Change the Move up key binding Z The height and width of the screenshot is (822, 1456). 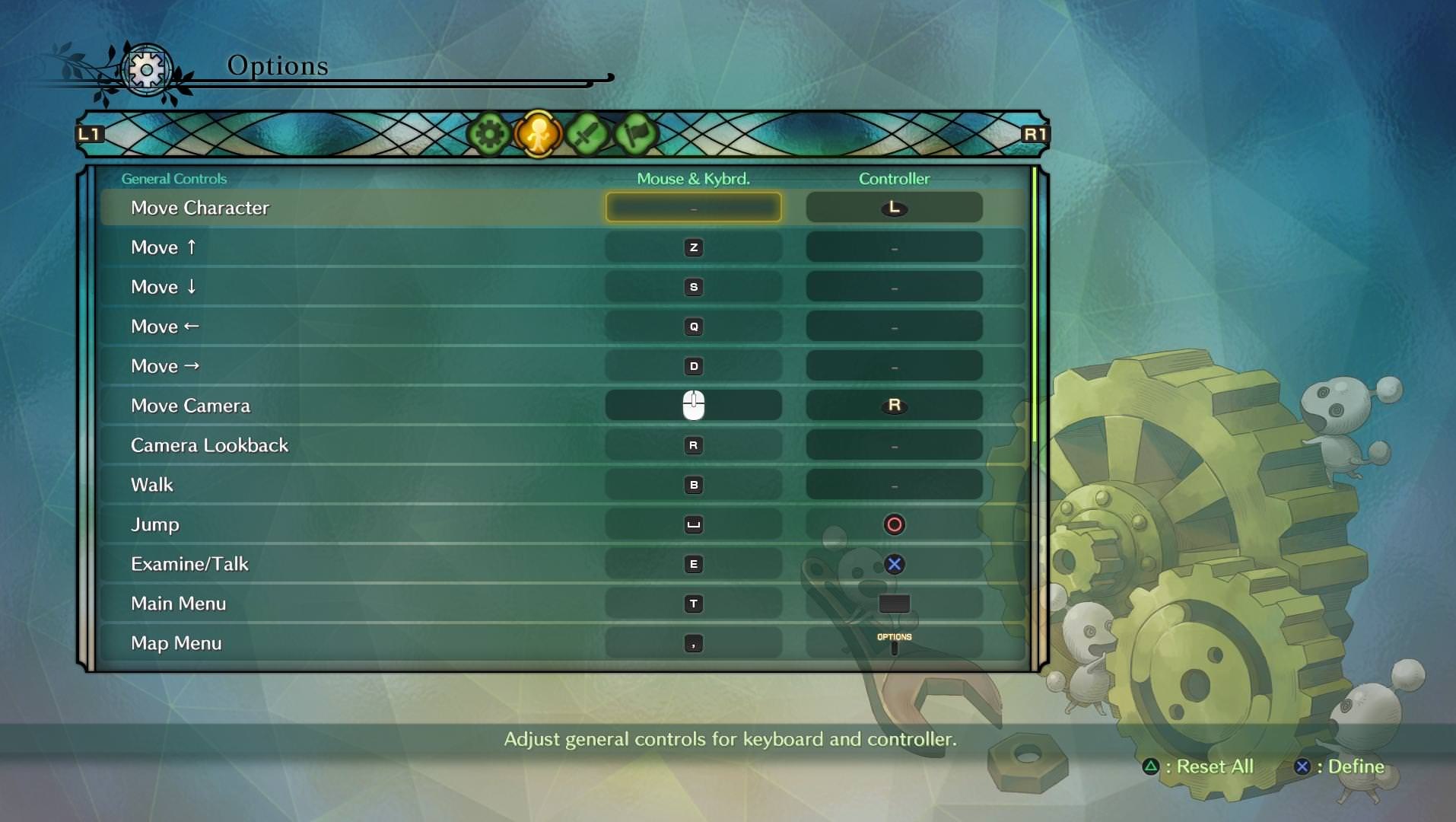(x=693, y=247)
